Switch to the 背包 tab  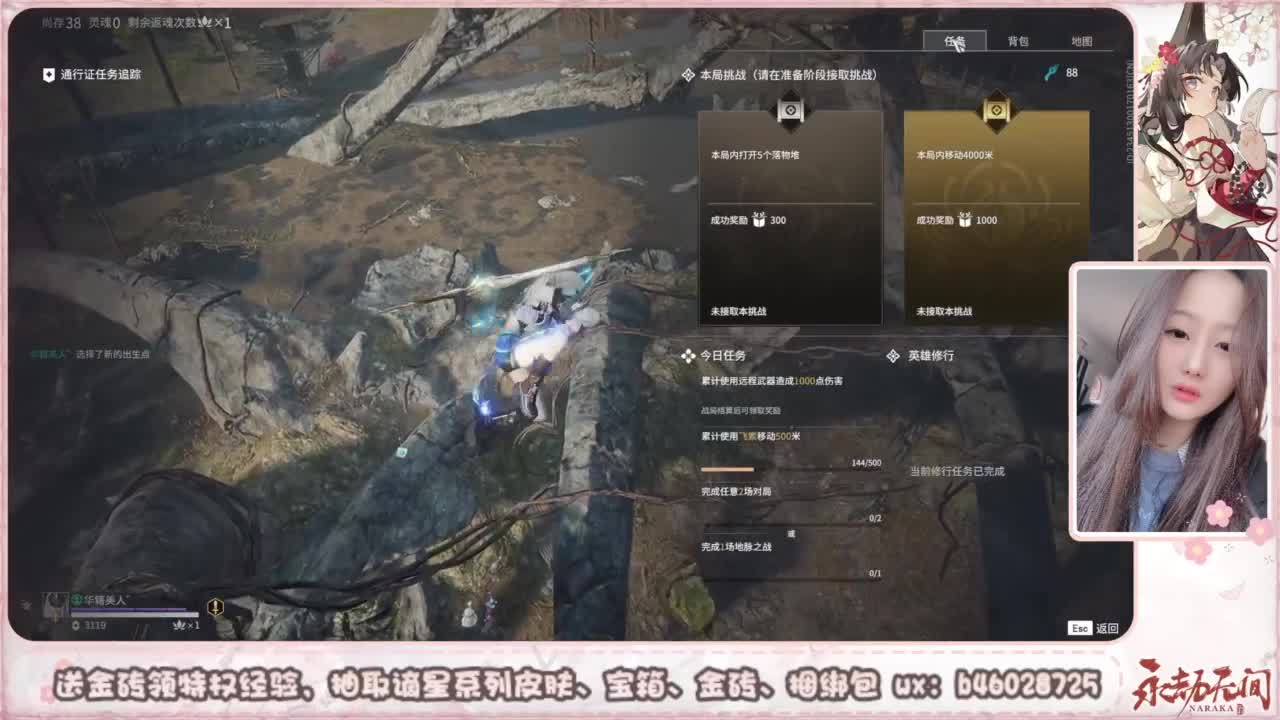pyautogui.click(x=1019, y=42)
